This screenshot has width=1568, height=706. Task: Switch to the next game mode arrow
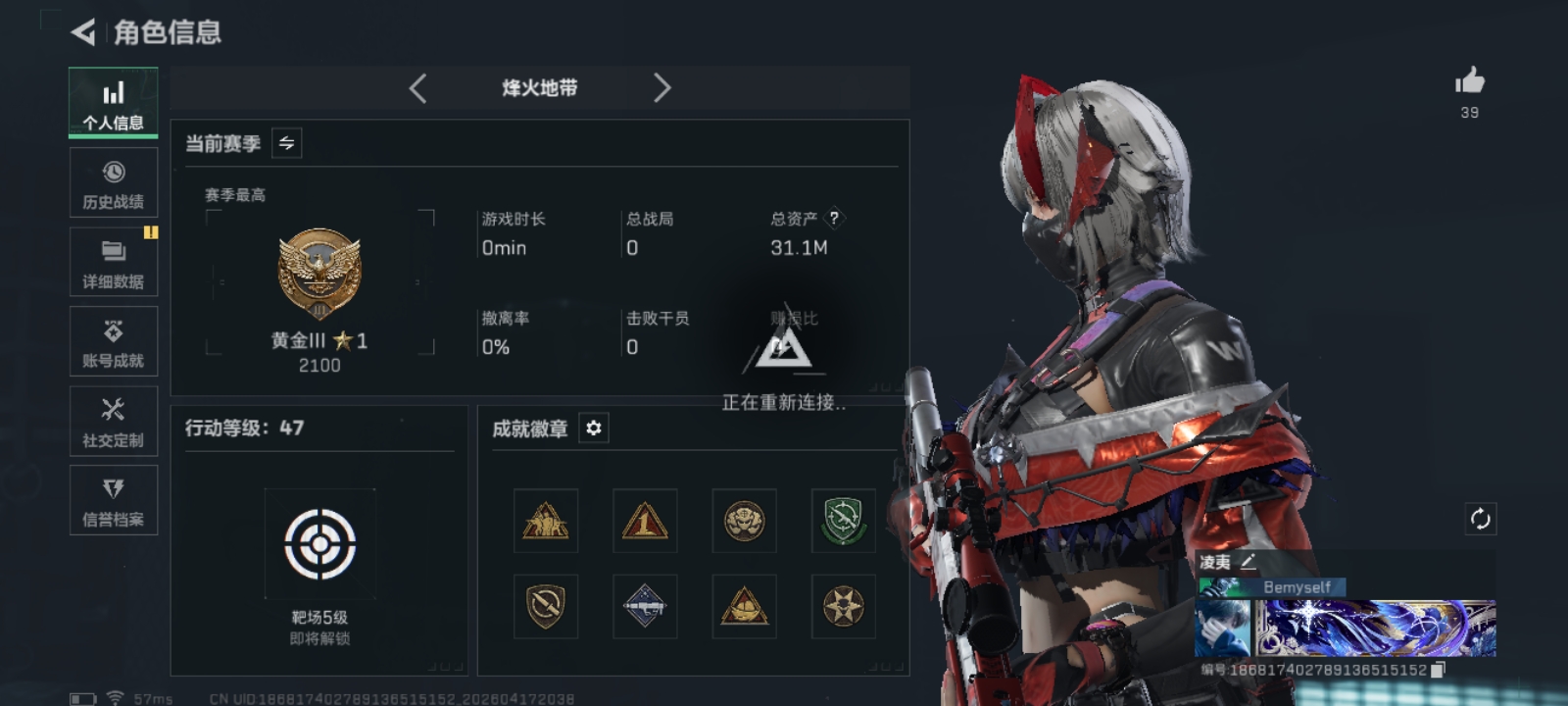(661, 88)
